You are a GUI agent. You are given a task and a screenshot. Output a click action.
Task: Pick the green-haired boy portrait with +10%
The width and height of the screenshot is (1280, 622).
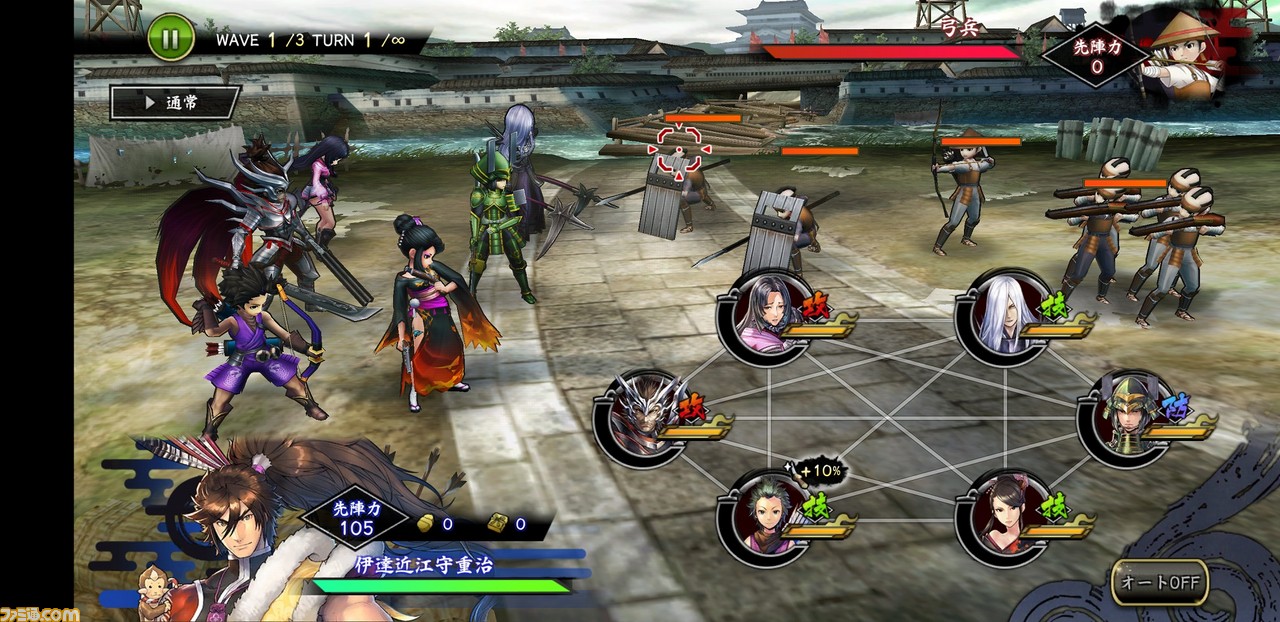(x=762, y=515)
